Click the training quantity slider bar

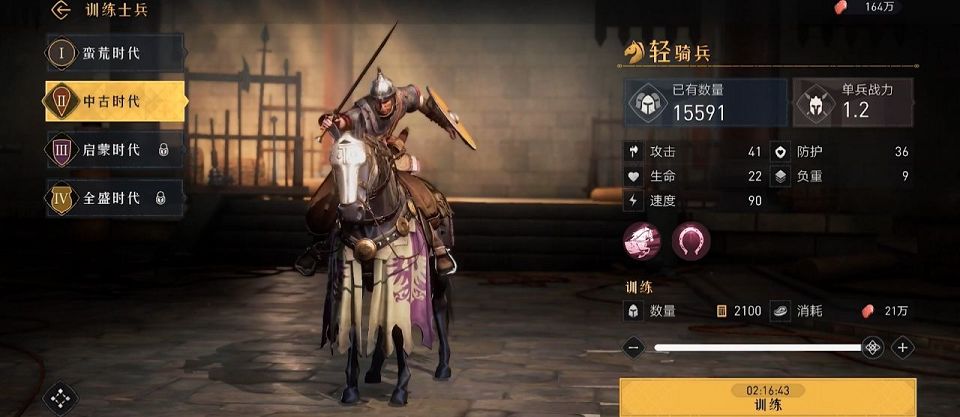point(758,348)
